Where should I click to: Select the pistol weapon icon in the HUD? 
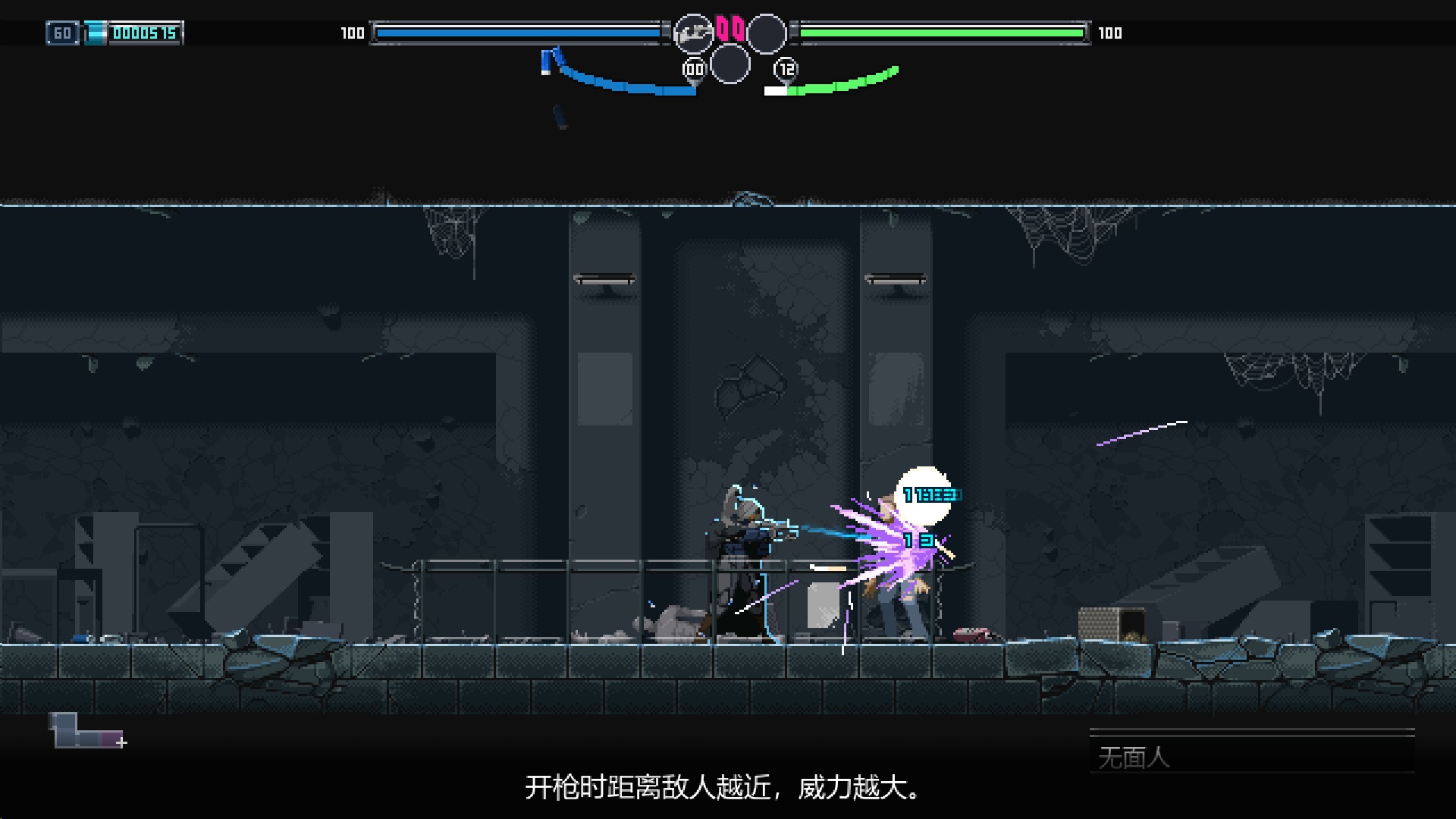click(694, 32)
